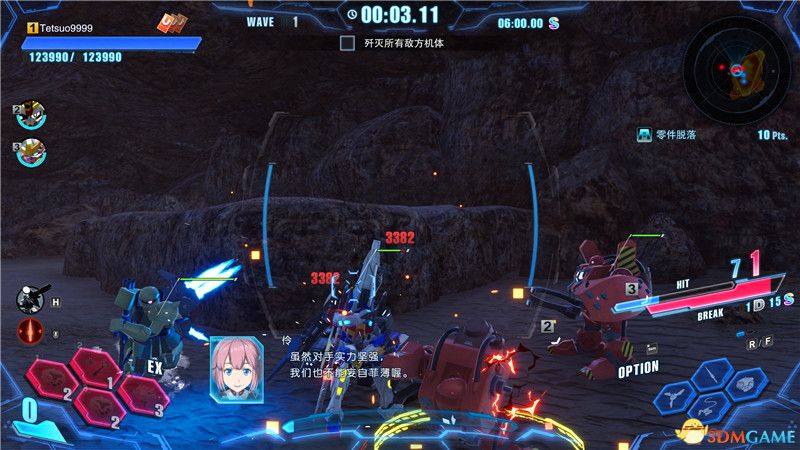Click the parts-drop notification icon
Screen dimensions: 800x450
[x=645, y=134]
